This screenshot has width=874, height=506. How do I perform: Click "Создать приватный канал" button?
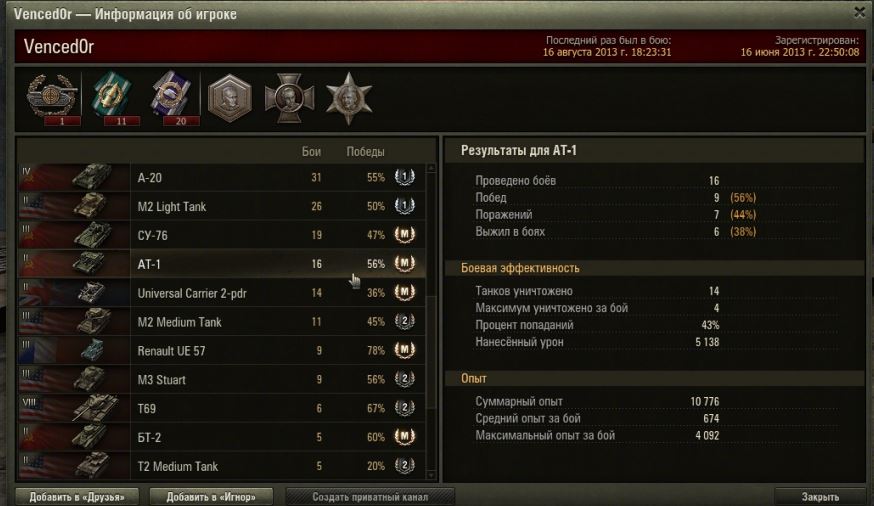click(370, 497)
